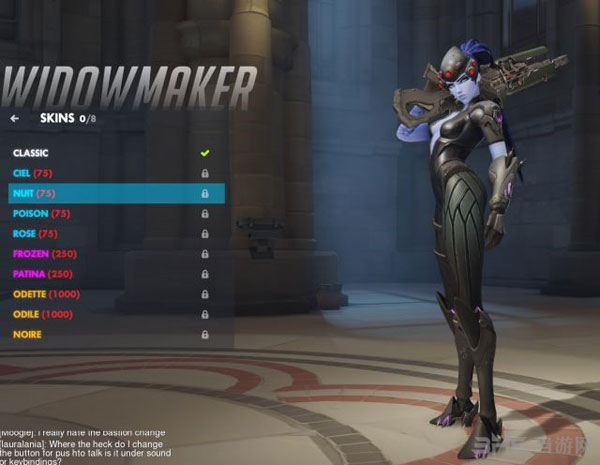Choose the Rose skin entry
Screen dimensions: 600x465
point(35,233)
